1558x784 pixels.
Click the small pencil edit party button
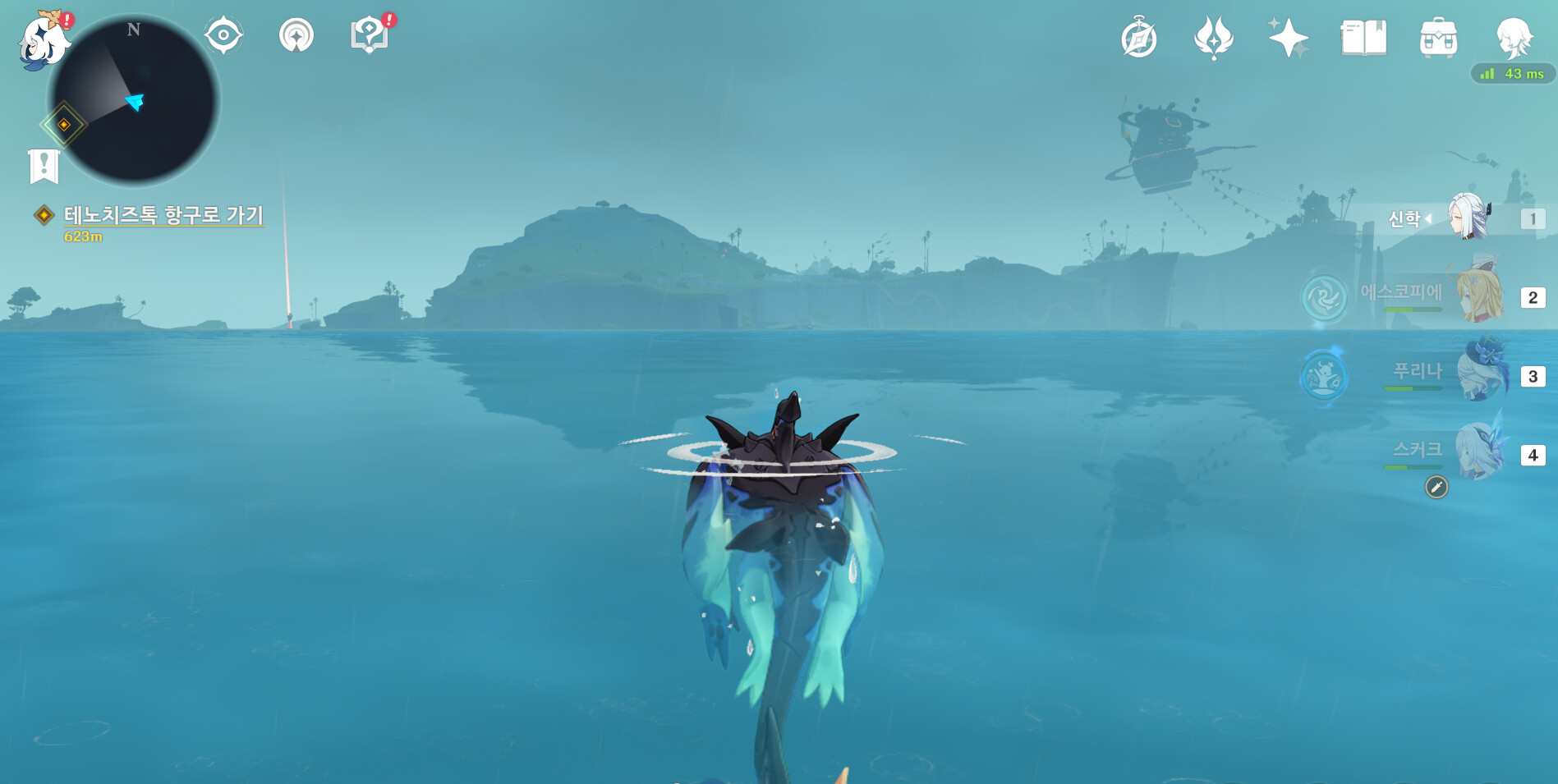1436,488
